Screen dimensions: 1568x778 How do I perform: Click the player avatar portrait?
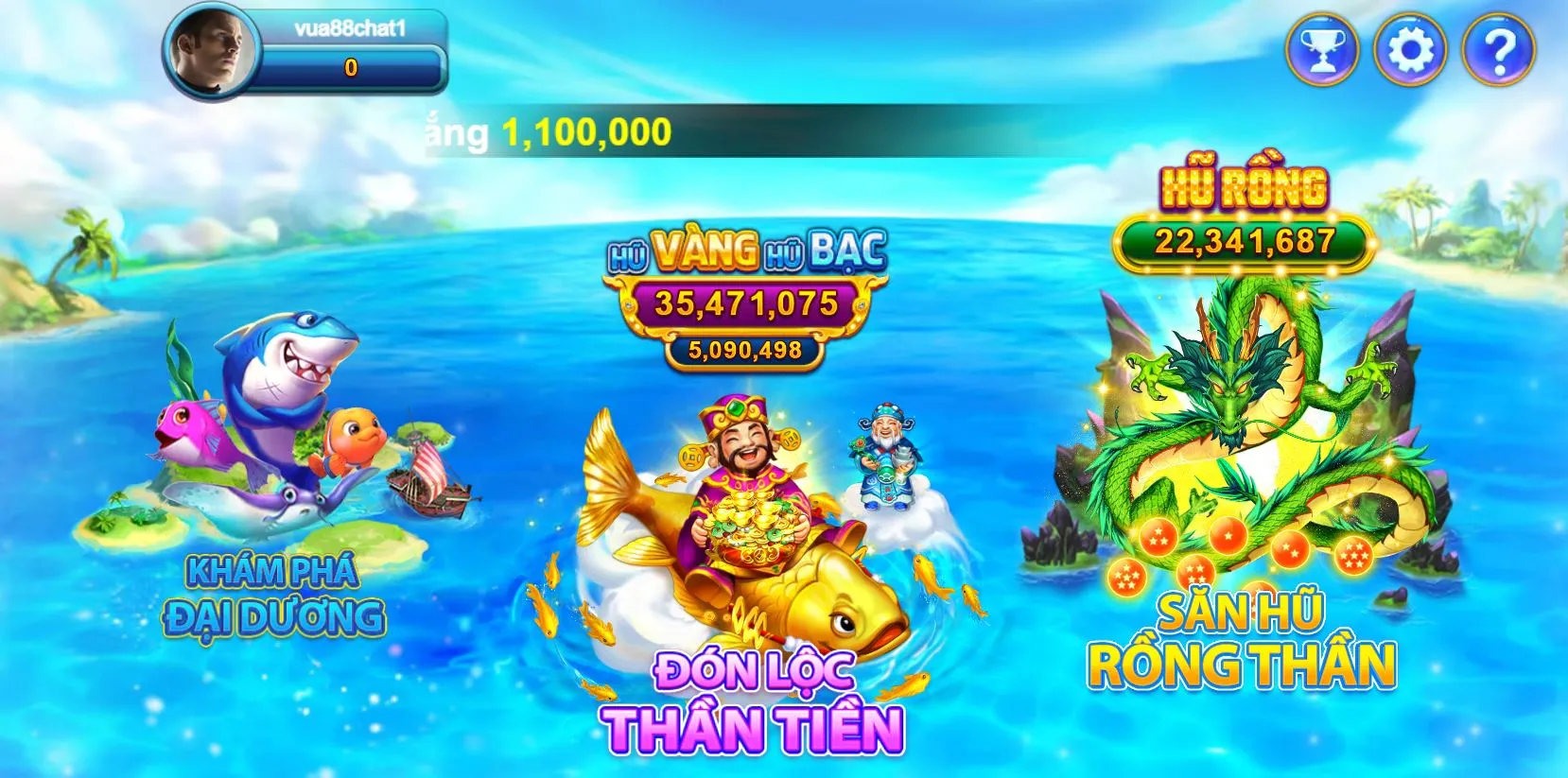point(214,52)
